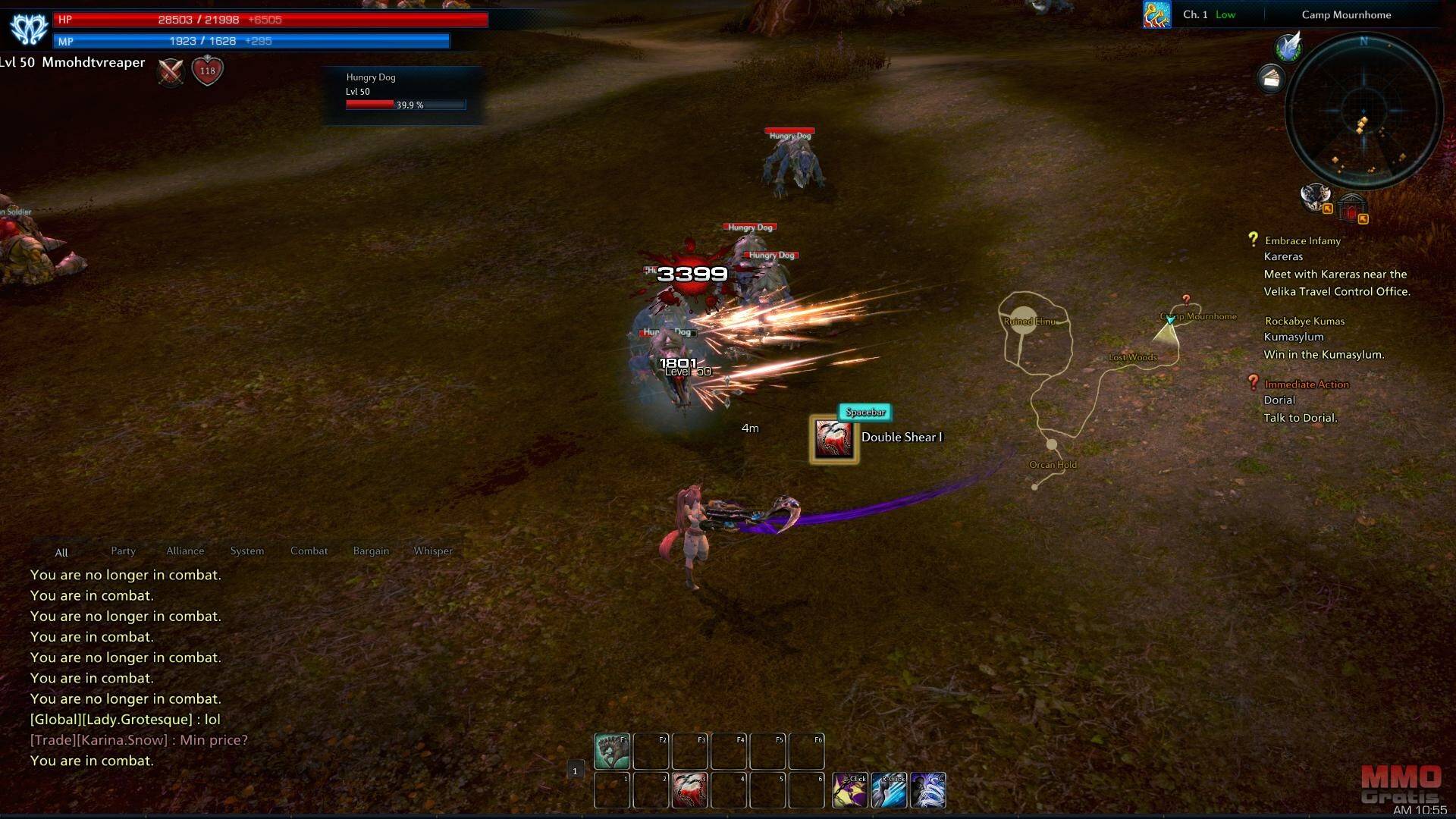Trigger the C-key white swirl skill
Viewport: 1456px width, 819px height.
[928, 790]
